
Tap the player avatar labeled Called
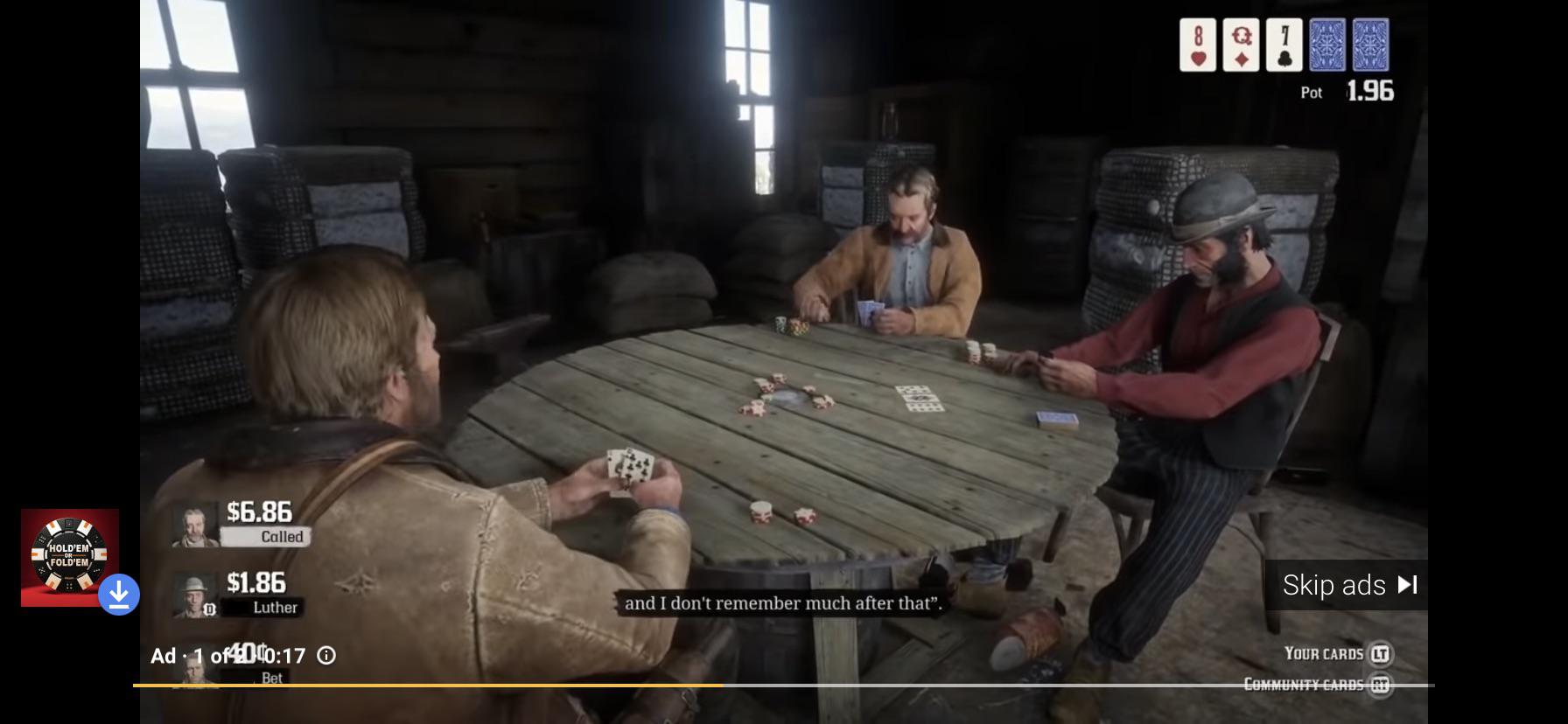coord(194,523)
